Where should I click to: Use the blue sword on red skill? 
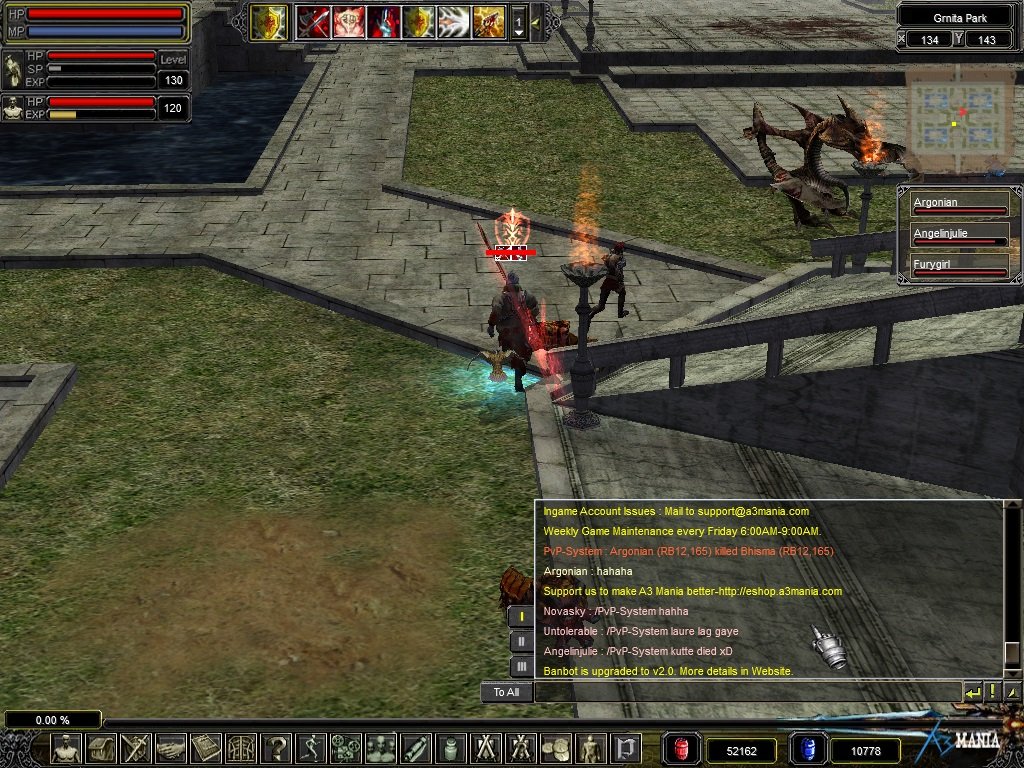pos(384,21)
